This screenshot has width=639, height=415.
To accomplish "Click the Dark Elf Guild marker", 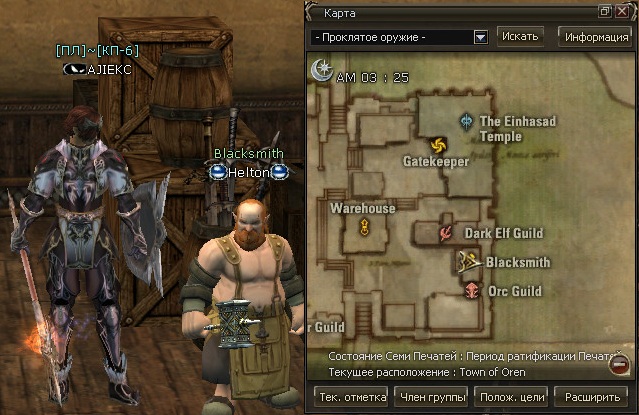I will pos(446,233).
